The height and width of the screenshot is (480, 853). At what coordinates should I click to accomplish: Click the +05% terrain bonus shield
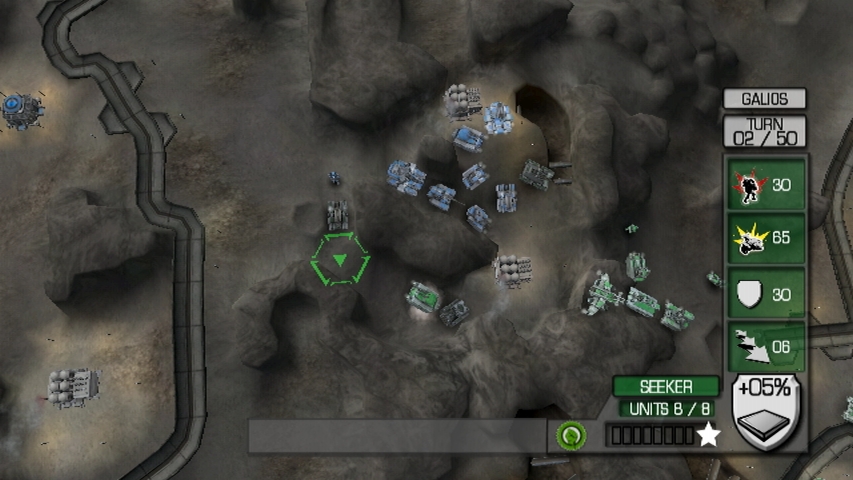[768, 412]
